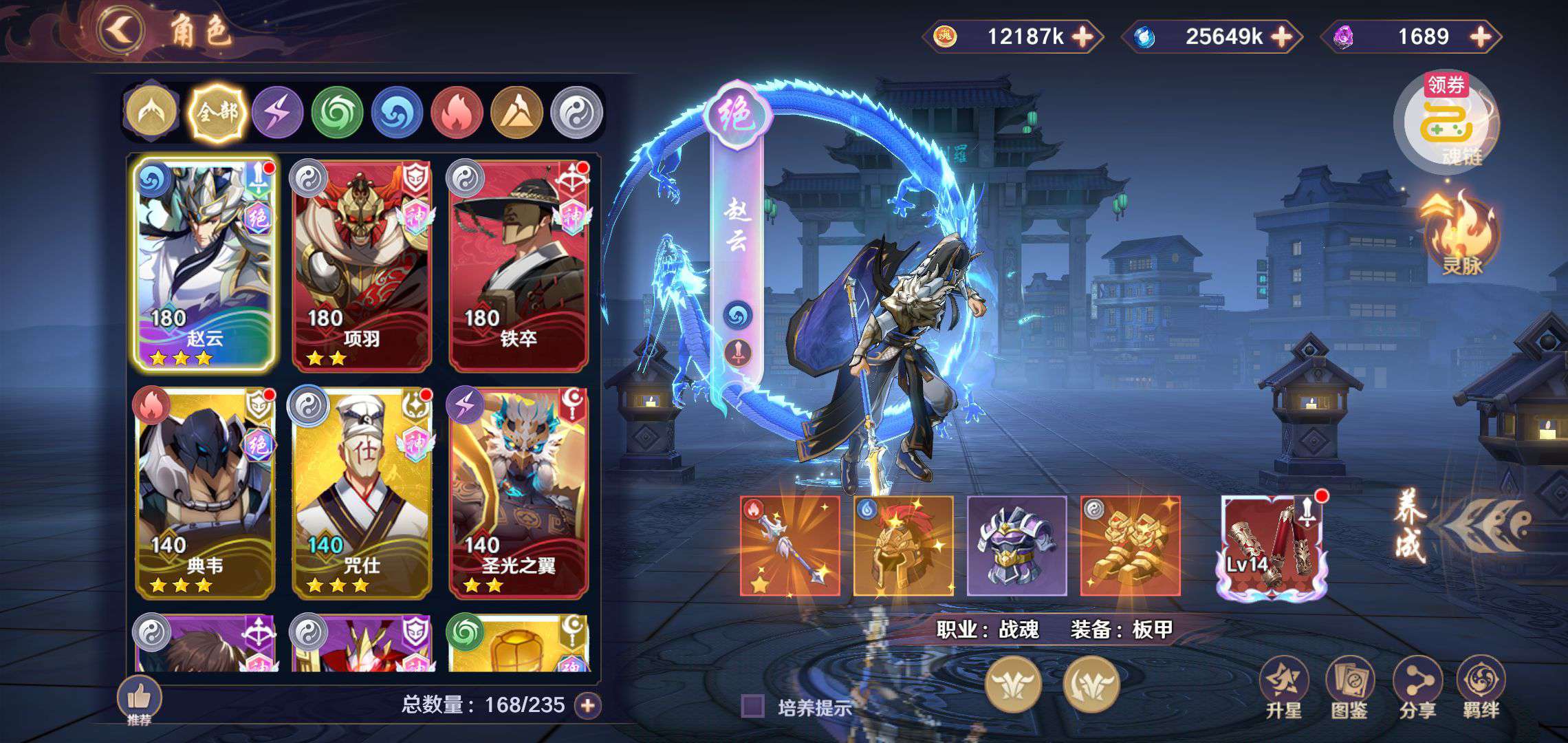Open the 灵脉 flame icon
Screen dimensions: 1568x743
1461,234
